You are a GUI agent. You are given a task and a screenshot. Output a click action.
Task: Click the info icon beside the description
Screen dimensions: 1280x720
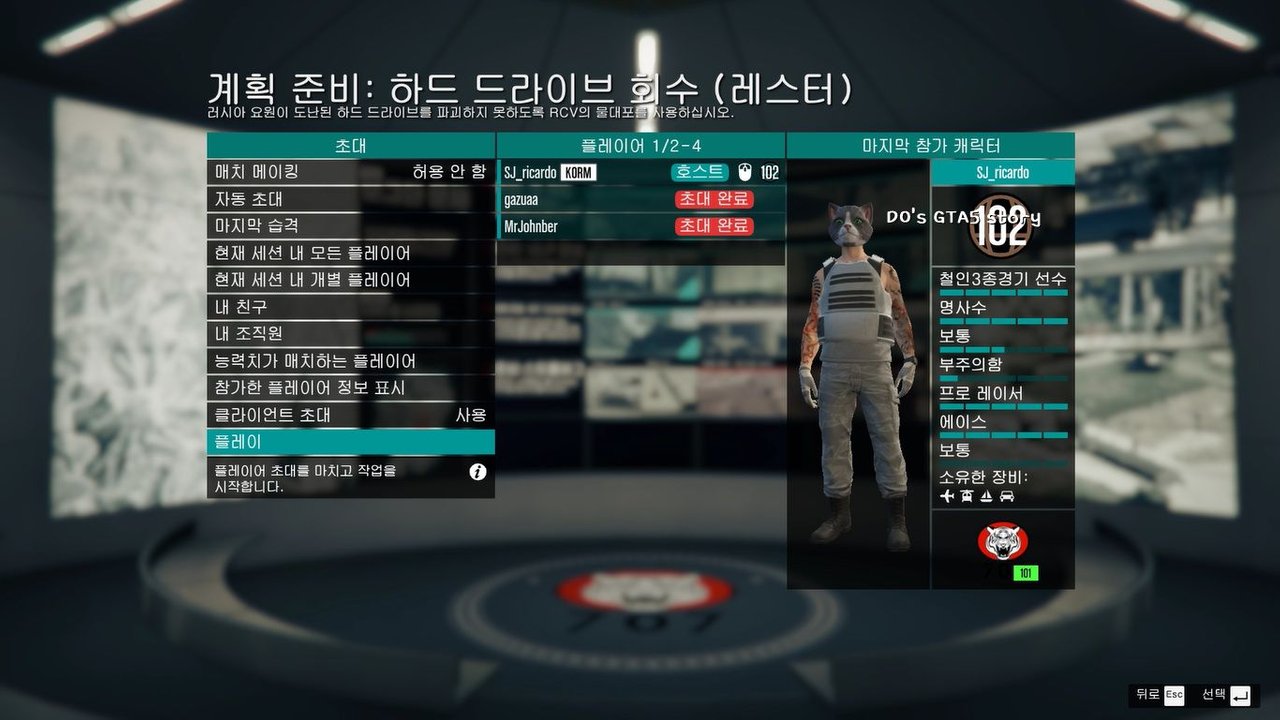478,472
